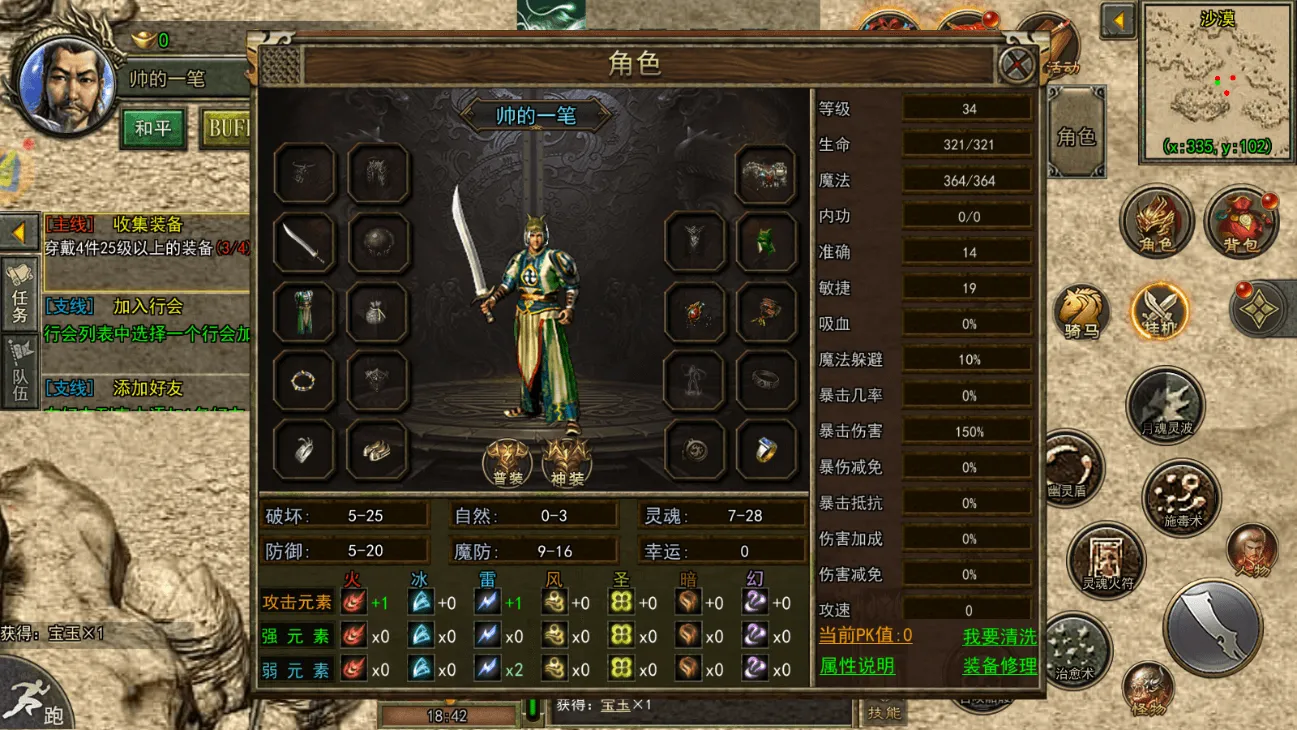This screenshot has width=1297, height=730.
Task: Open the 背包 bag icon
Action: pos(1242,222)
